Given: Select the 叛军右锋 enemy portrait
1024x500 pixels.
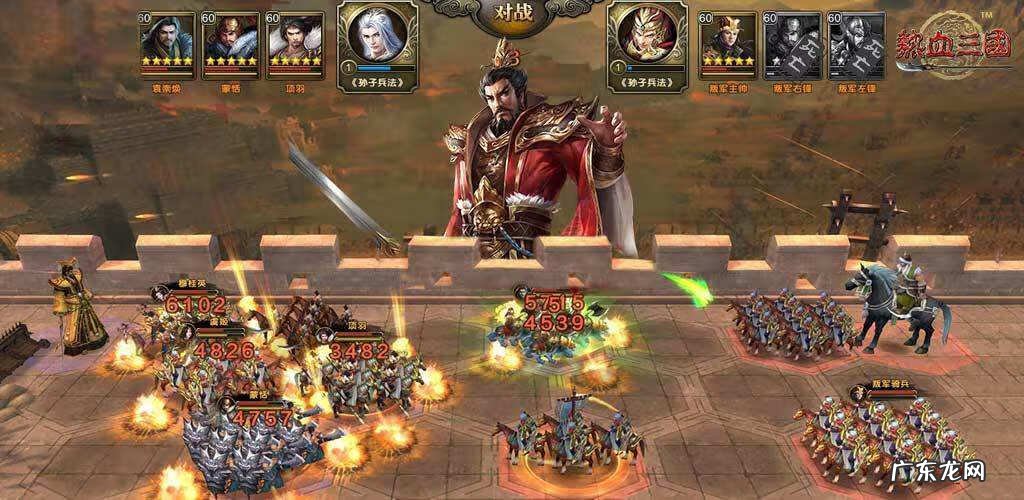Looking at the screenshot, I should coord(791,40).
